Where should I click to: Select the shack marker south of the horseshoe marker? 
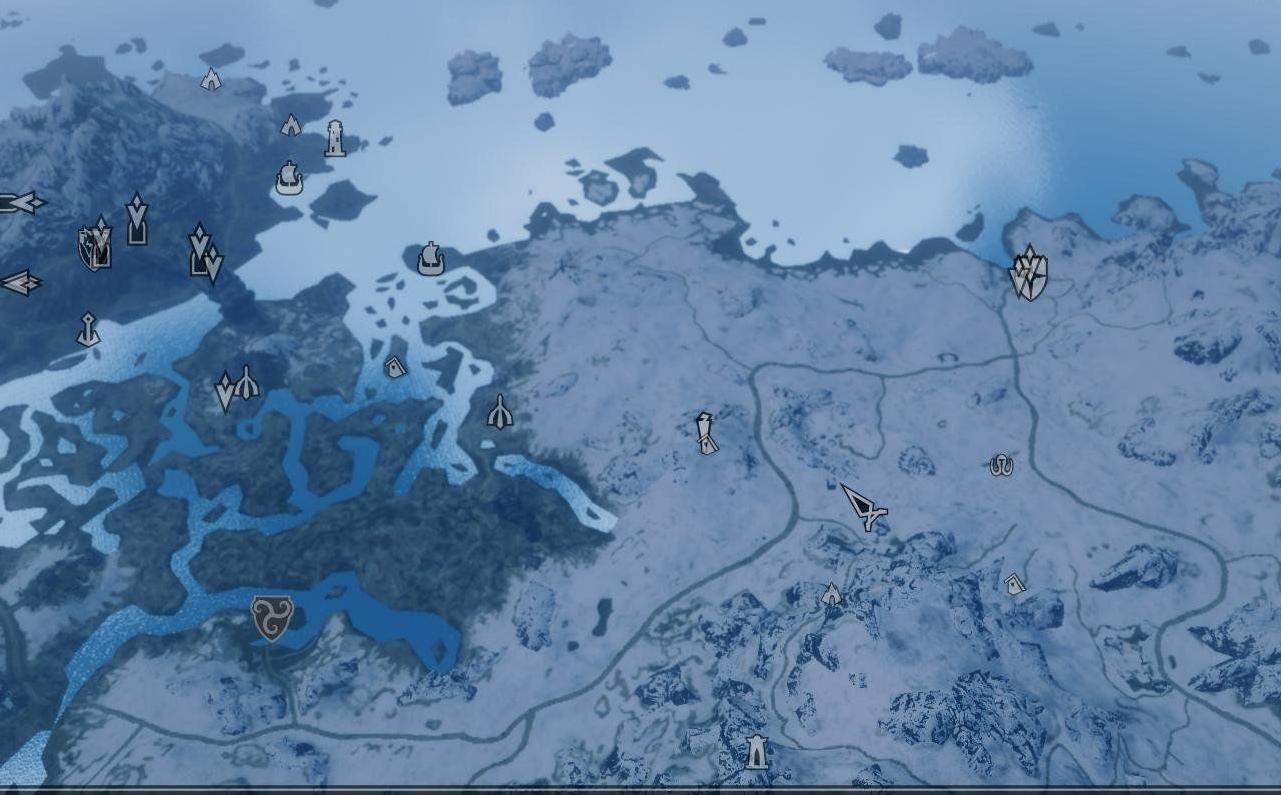click(x=1015, y=583)
